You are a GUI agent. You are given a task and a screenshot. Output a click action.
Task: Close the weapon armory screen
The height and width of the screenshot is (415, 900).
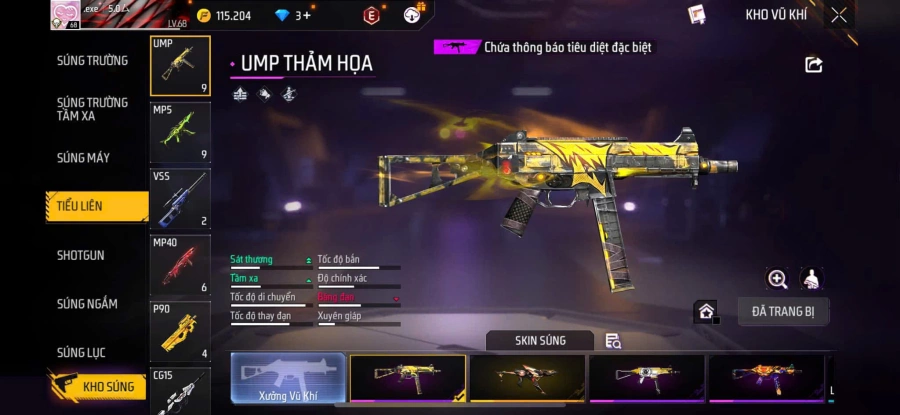click(x=839, y=15)
